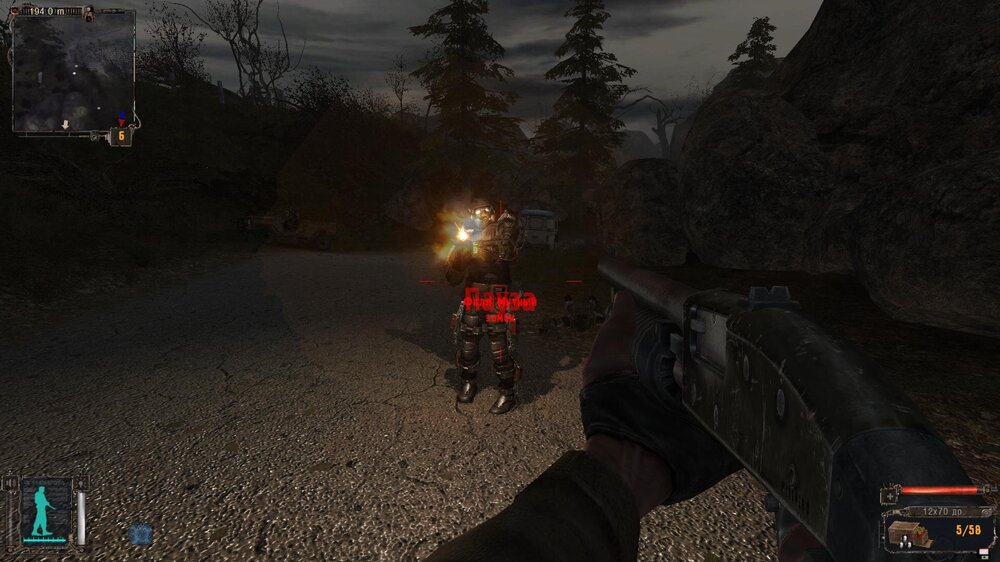Click the medkit cross icon

tap(889, 495)
